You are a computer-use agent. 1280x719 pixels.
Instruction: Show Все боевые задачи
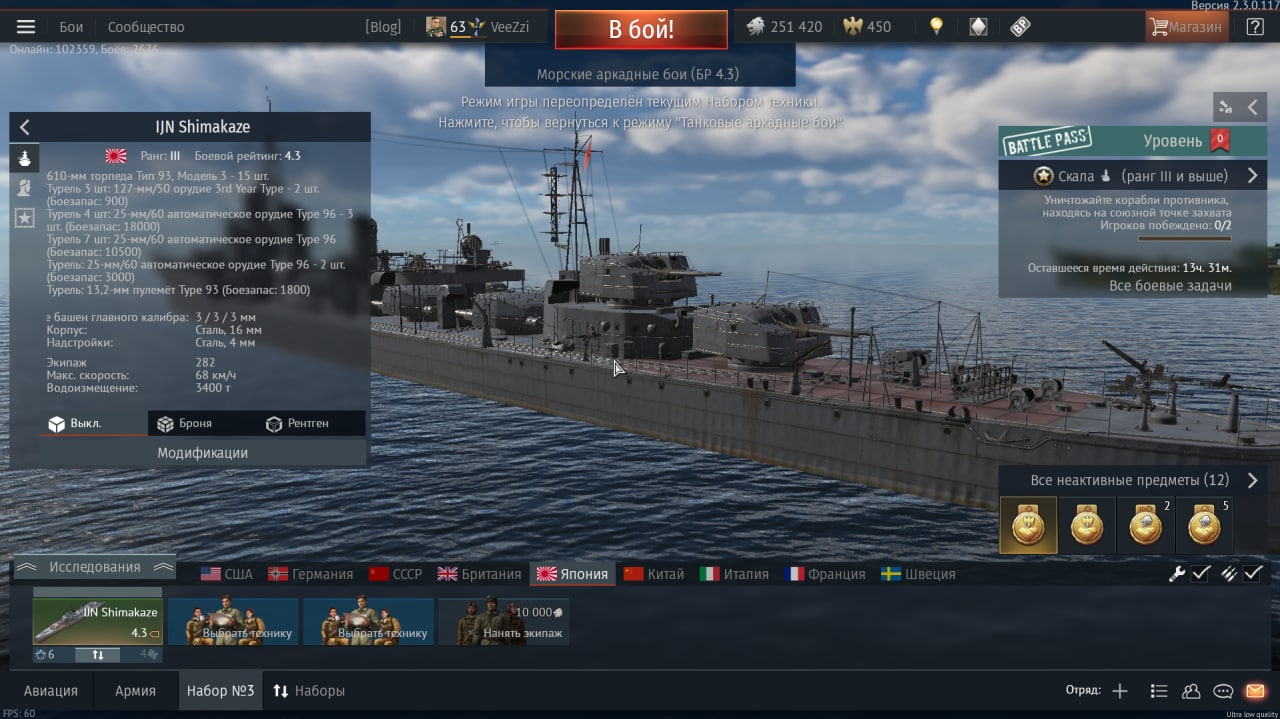[x=1170, y=286]
